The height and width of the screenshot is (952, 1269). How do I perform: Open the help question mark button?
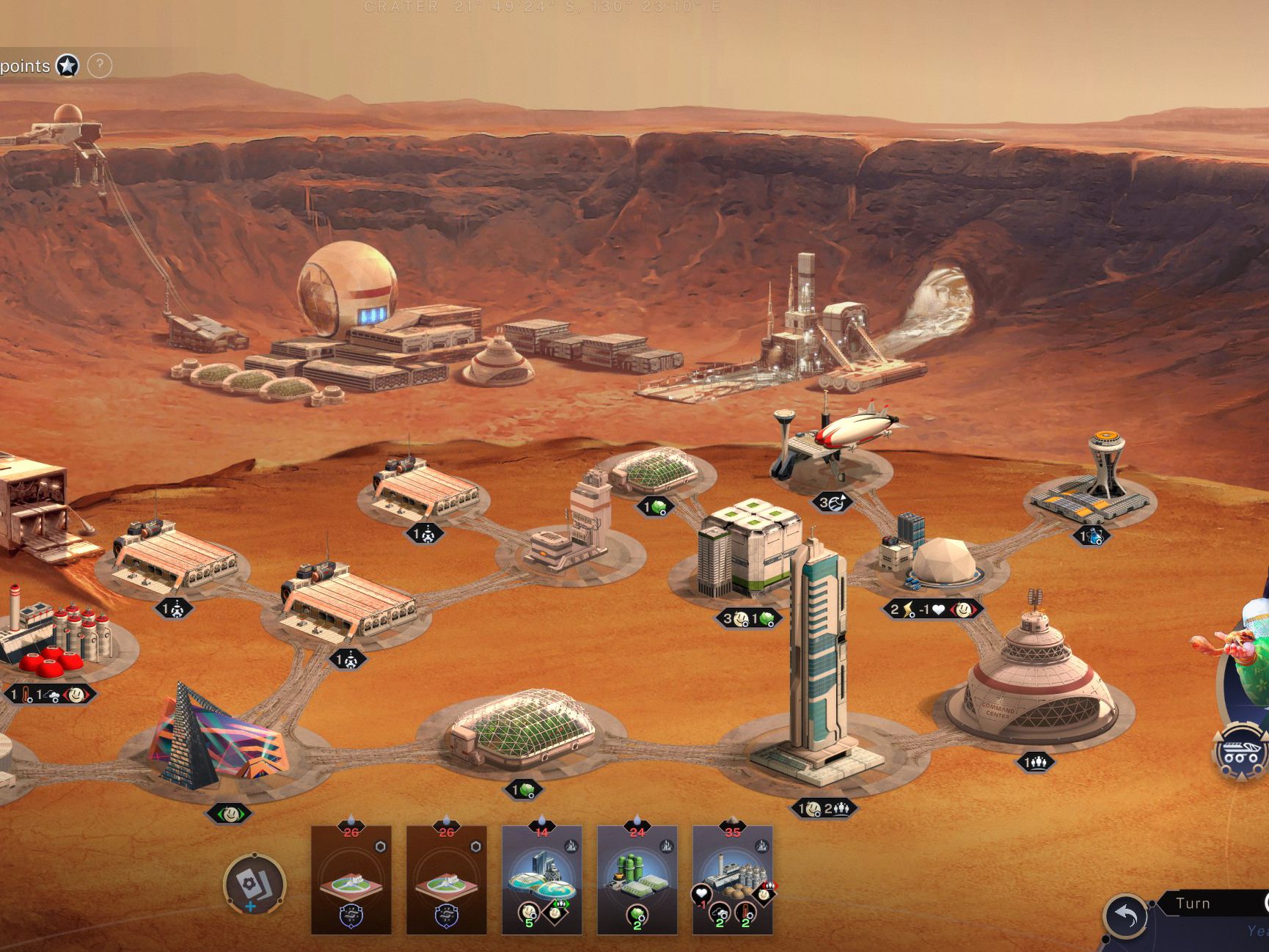coord(100,66)
